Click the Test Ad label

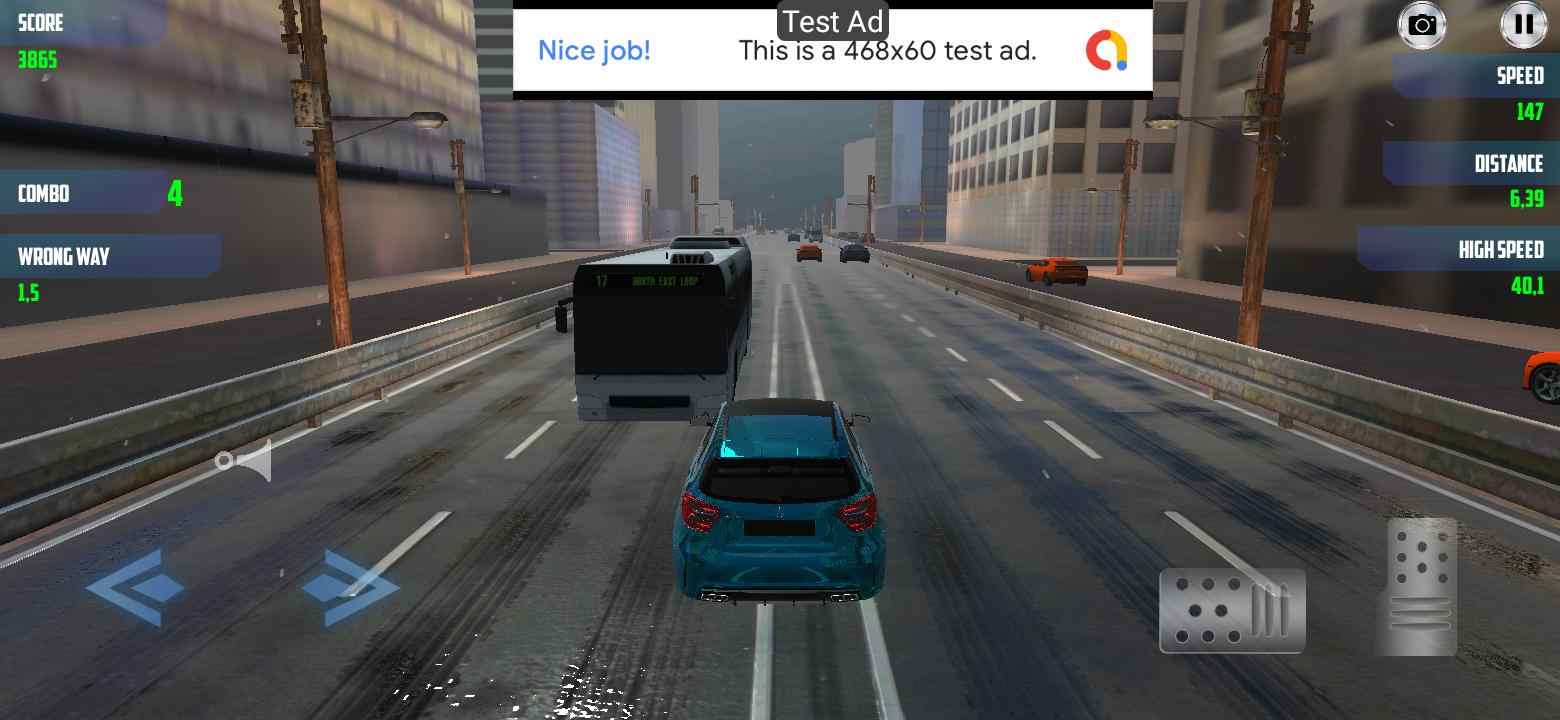pyautogui.click(x=831, y=20)
